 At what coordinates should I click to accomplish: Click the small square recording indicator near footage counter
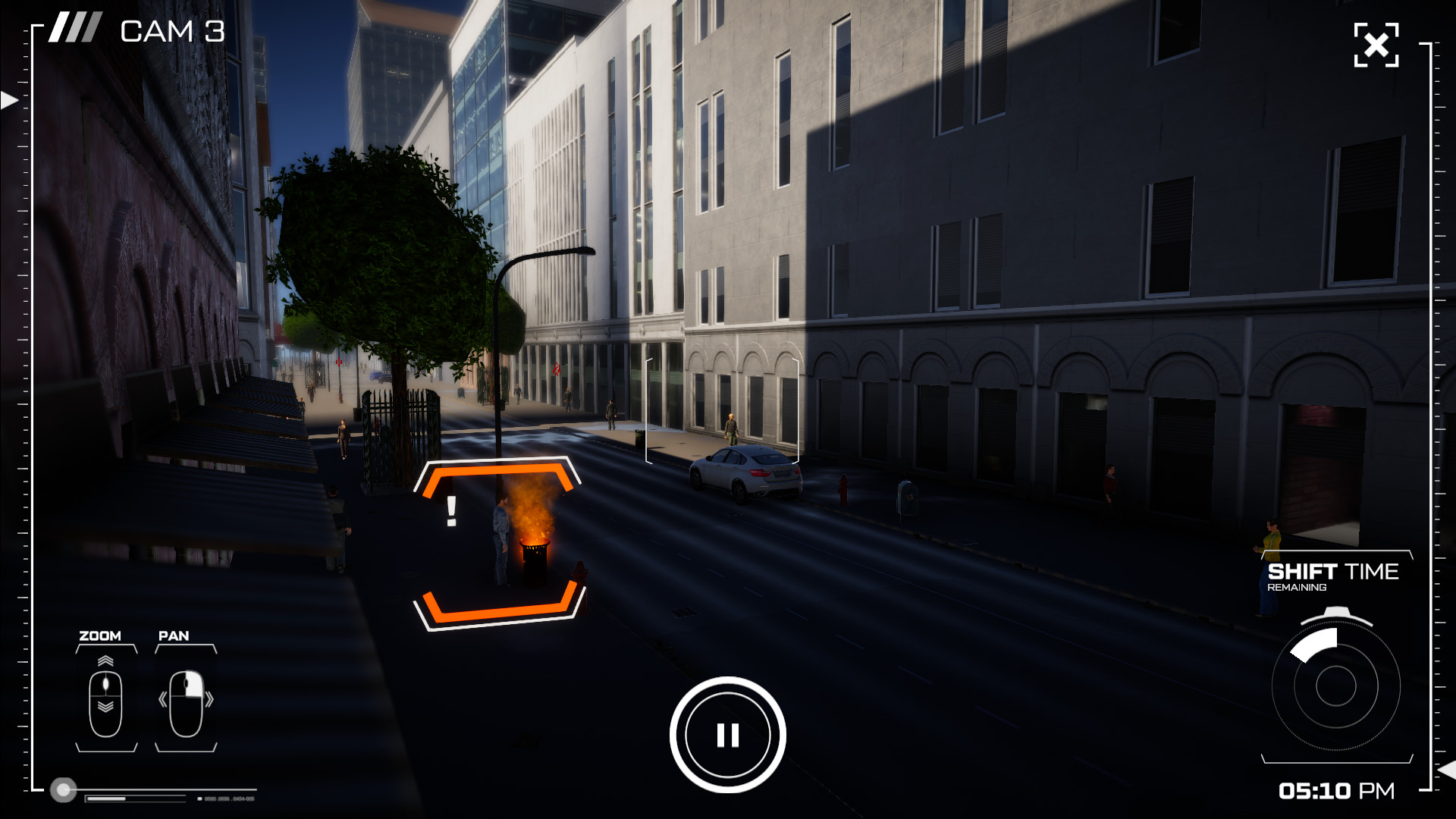(x=199, y=798)
